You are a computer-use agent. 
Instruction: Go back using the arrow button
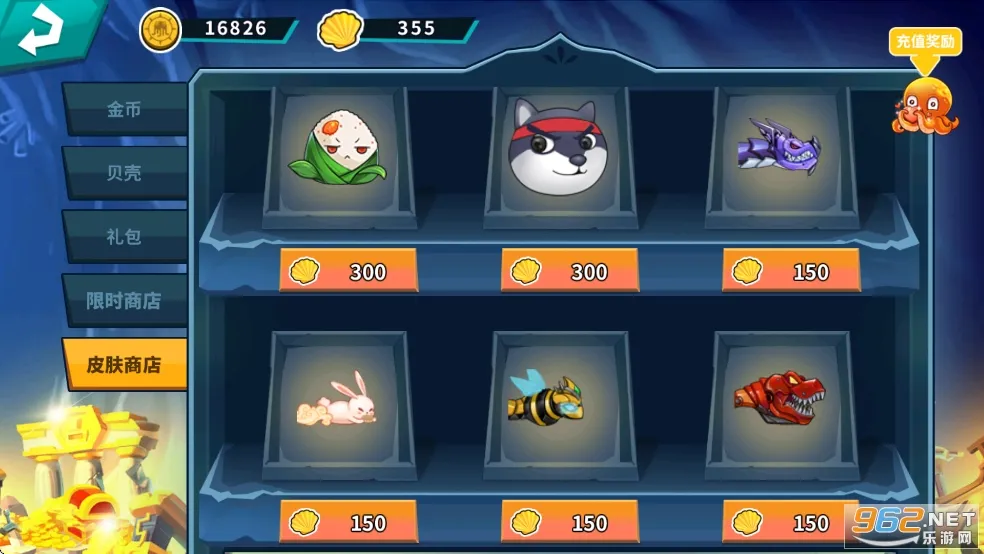click(40, 30)
